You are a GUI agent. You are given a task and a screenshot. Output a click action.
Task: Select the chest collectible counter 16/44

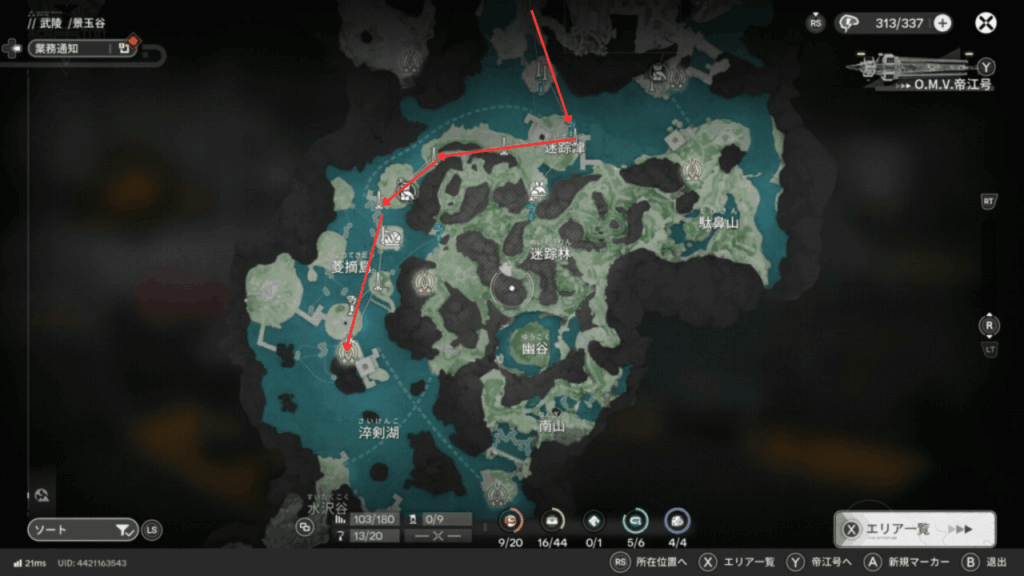(x=552, y=520)
